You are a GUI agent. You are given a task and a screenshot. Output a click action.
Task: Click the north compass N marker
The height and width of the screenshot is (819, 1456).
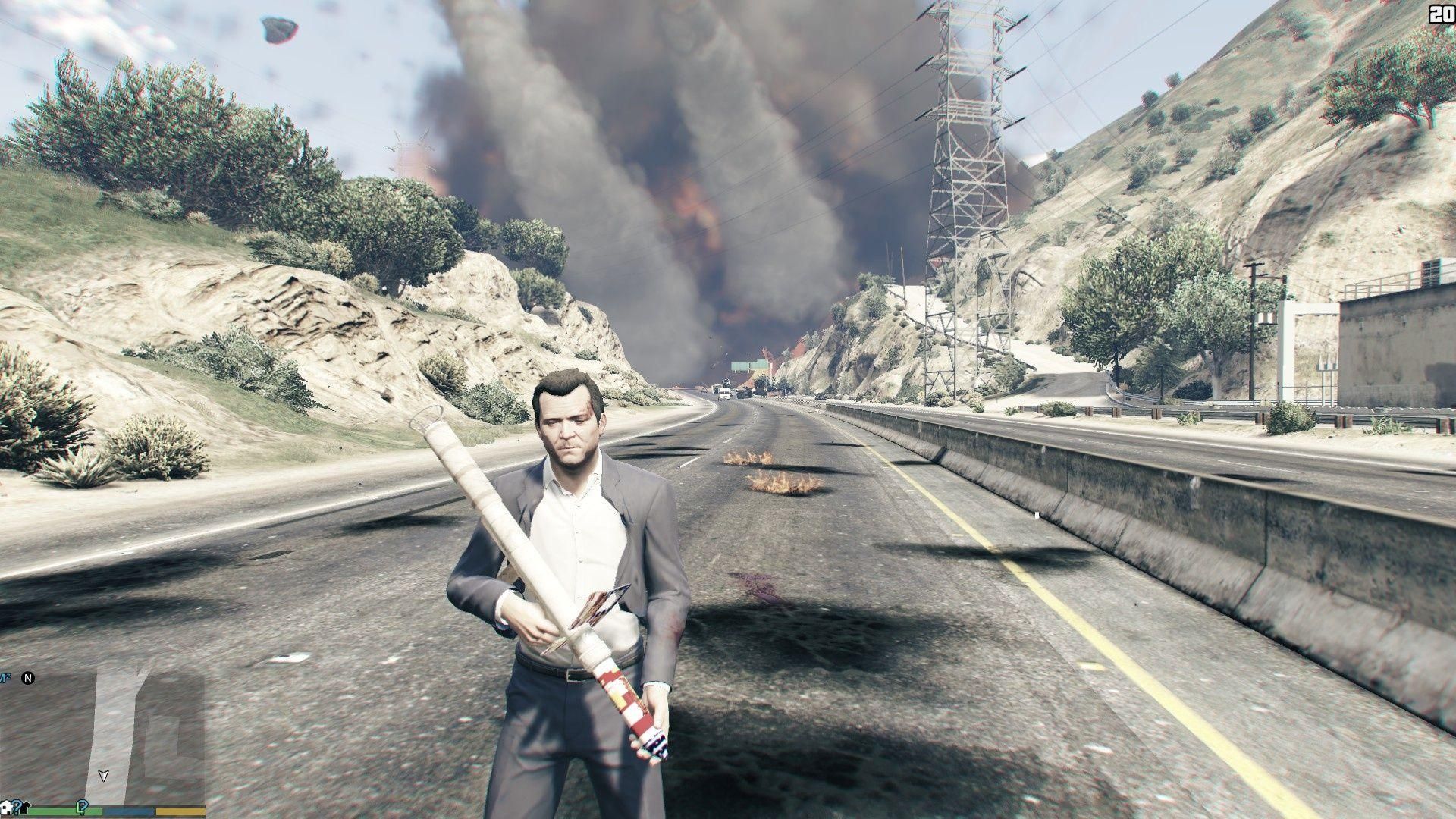(x=28, y=677)
